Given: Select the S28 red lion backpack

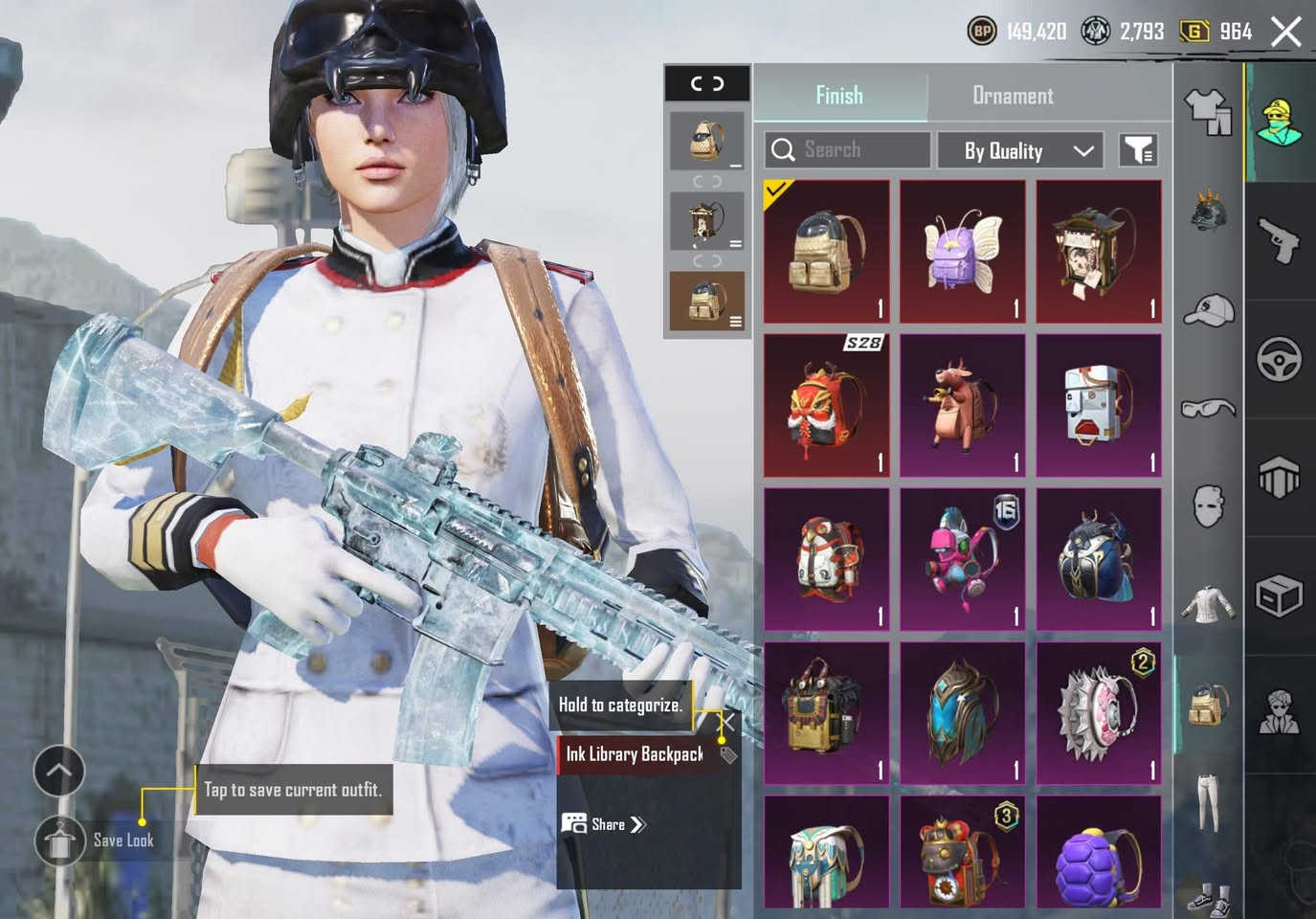Looking at the screenshot, I should click(827, 406).
